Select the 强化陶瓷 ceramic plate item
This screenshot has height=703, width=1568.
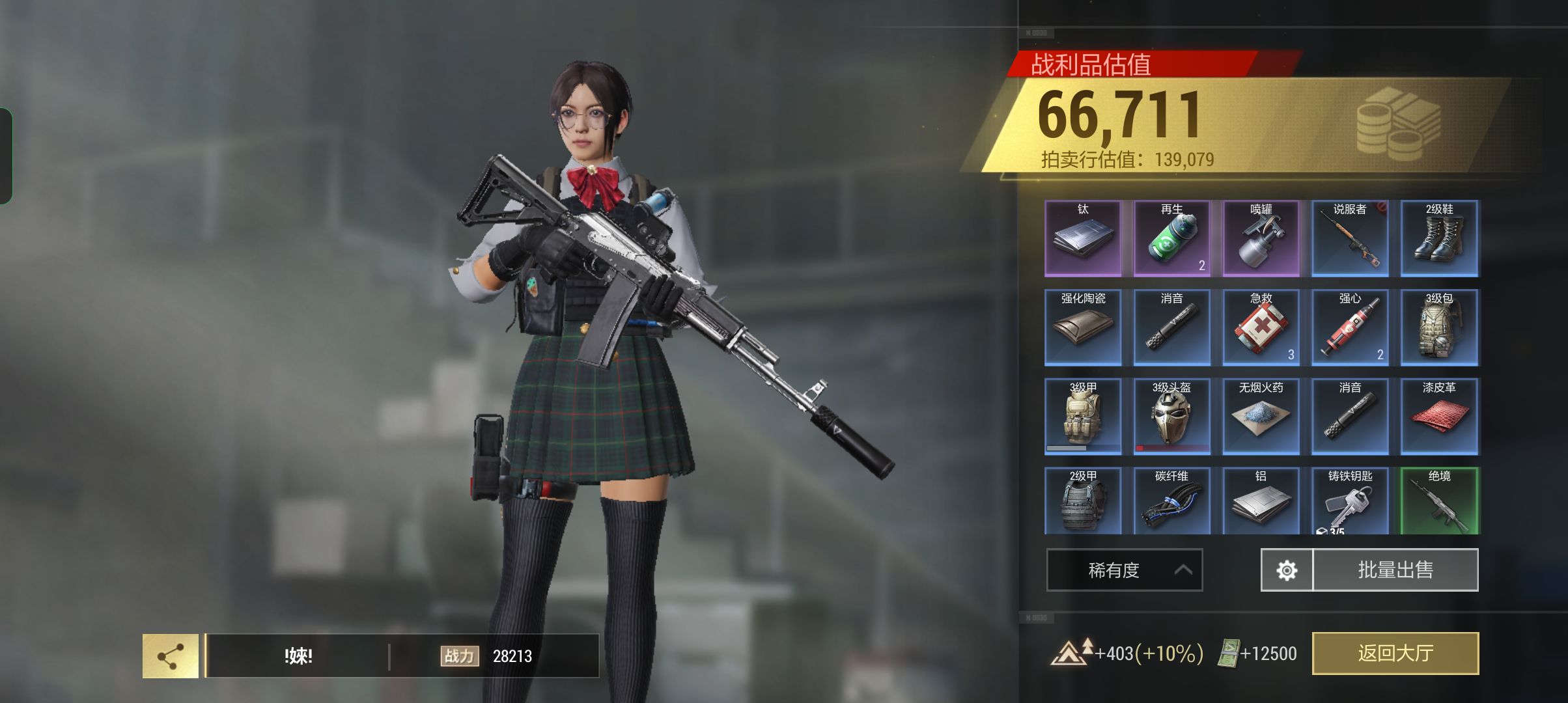point(1083,327)
